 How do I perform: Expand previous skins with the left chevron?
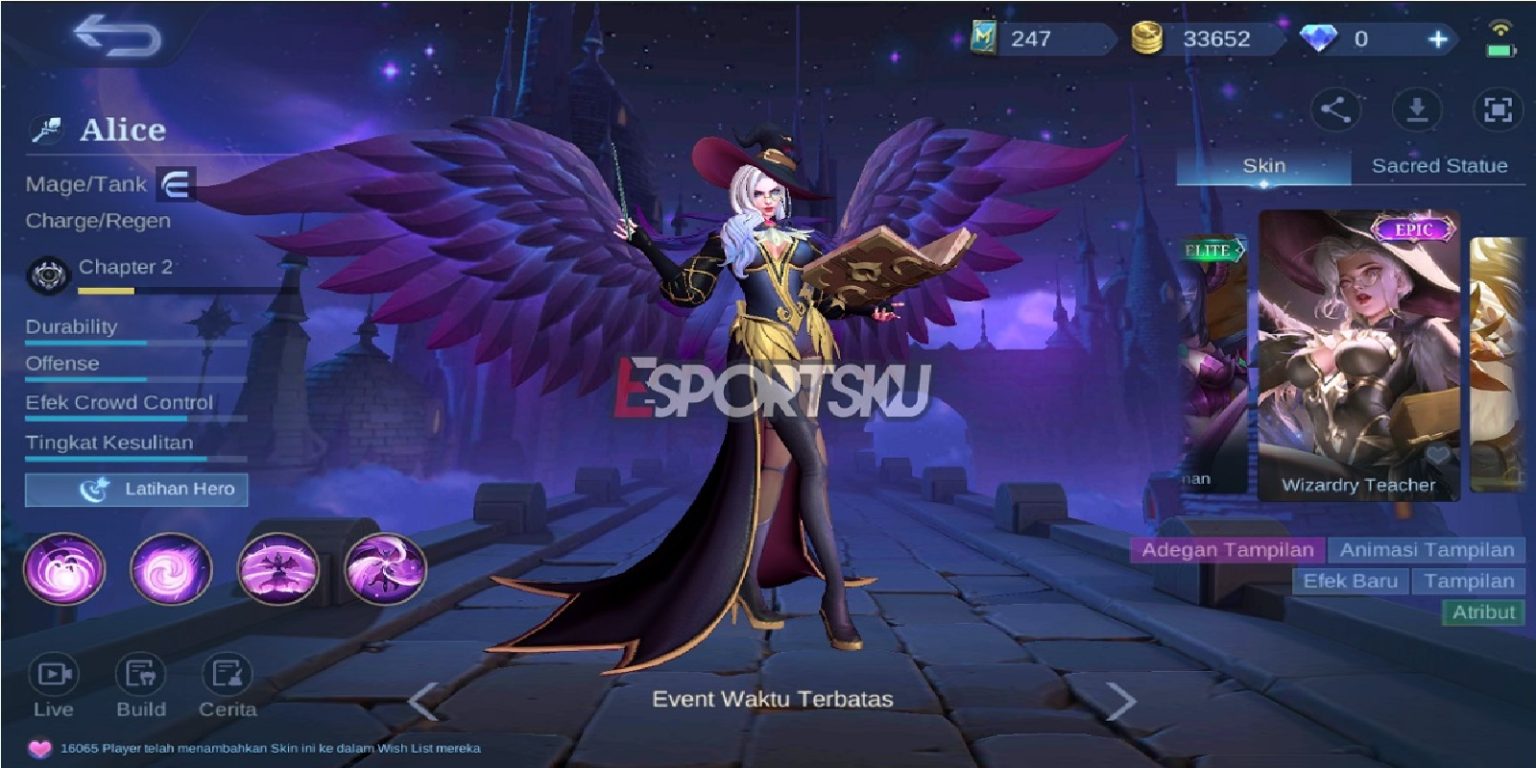(x=422, y=700)
